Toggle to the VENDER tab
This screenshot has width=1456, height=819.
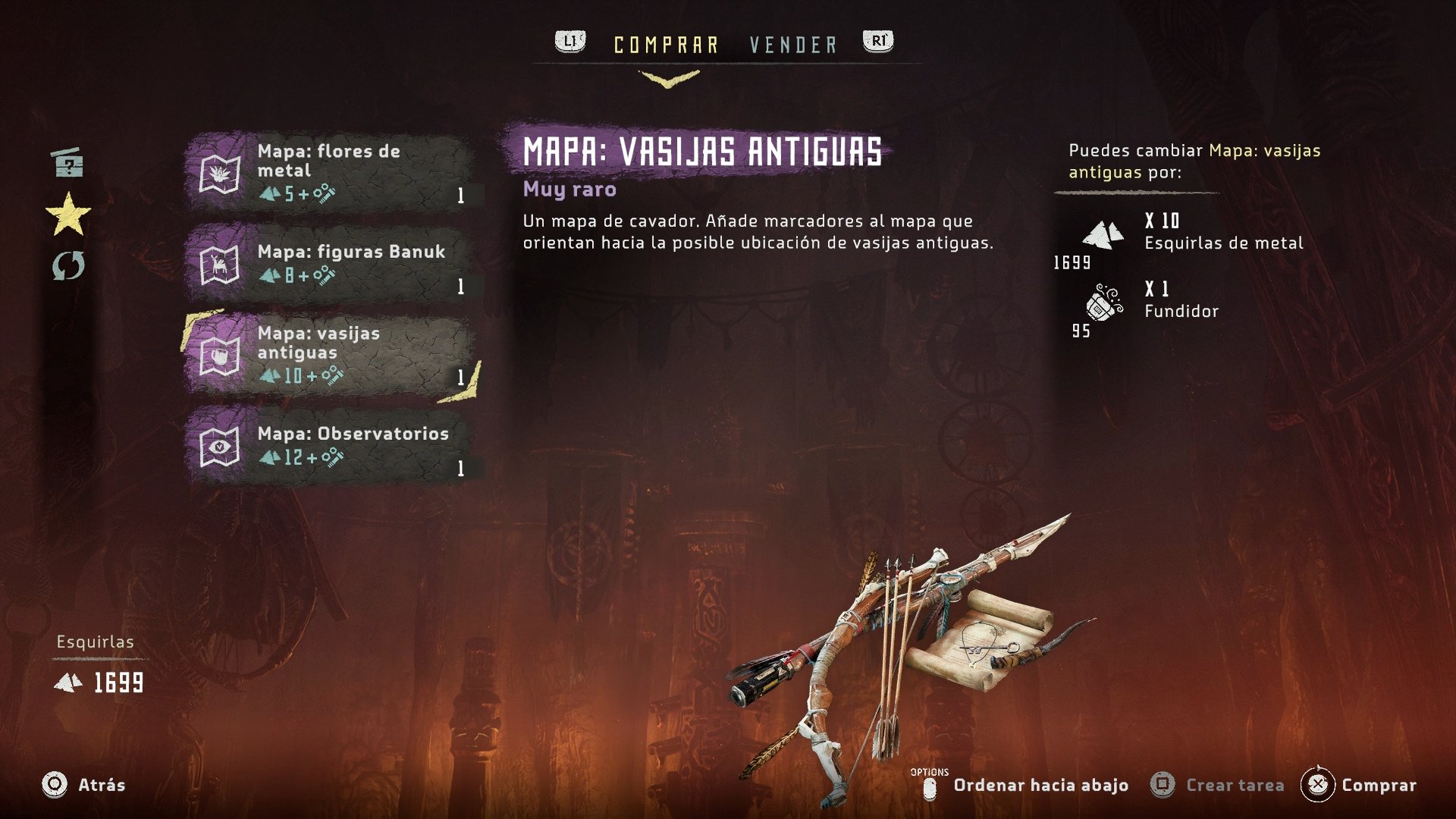click(792, 44)
